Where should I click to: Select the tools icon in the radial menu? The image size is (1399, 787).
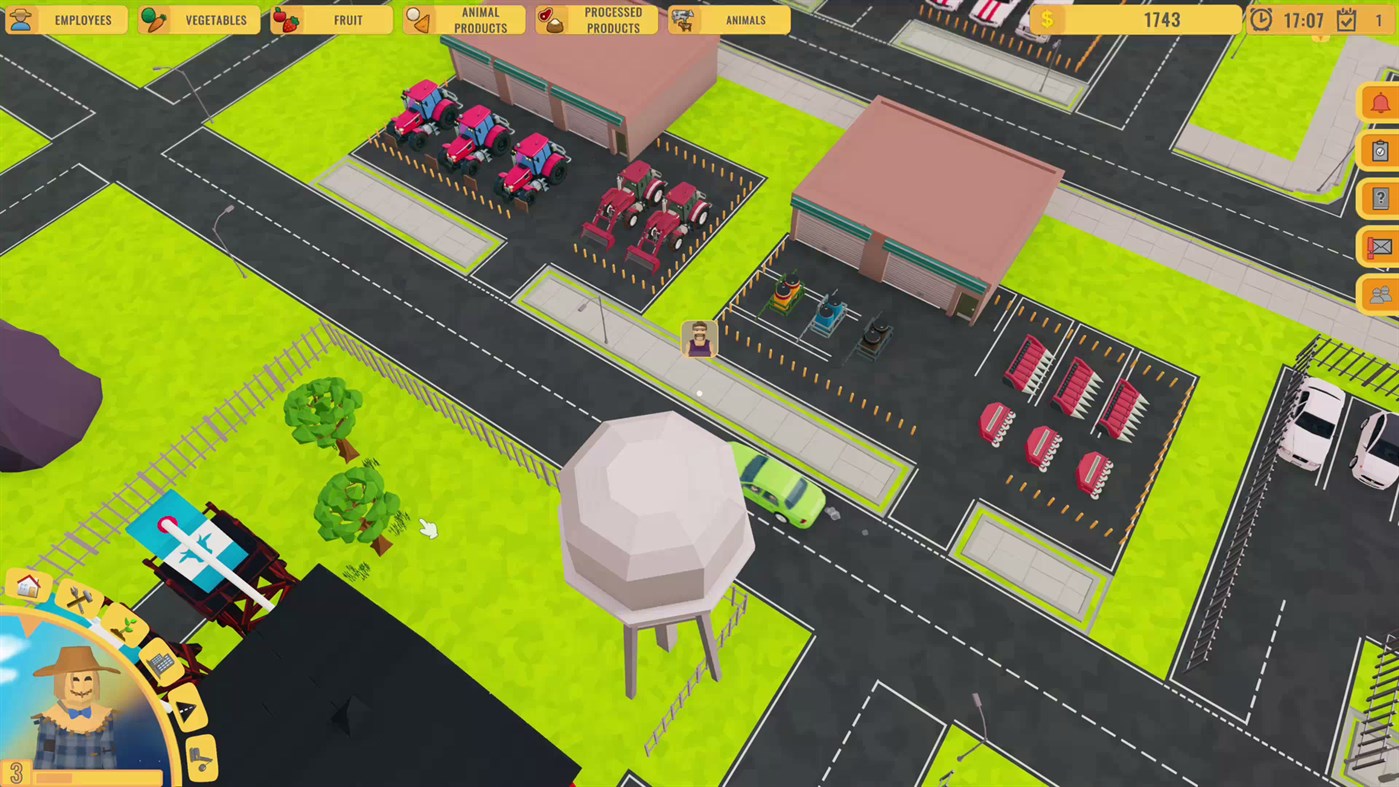tap(78, 599)
